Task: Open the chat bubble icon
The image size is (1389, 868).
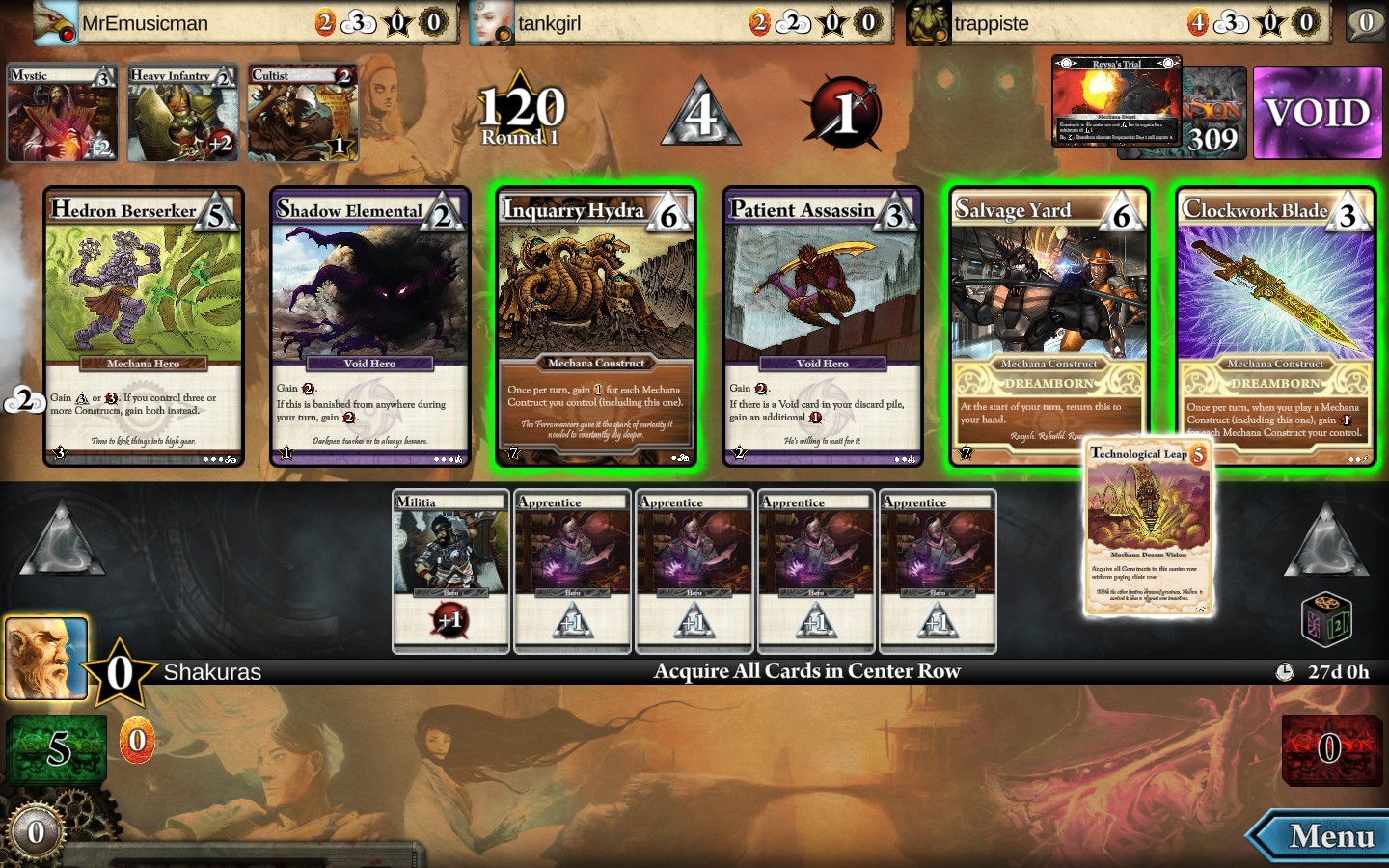Action: point(1366,22)
